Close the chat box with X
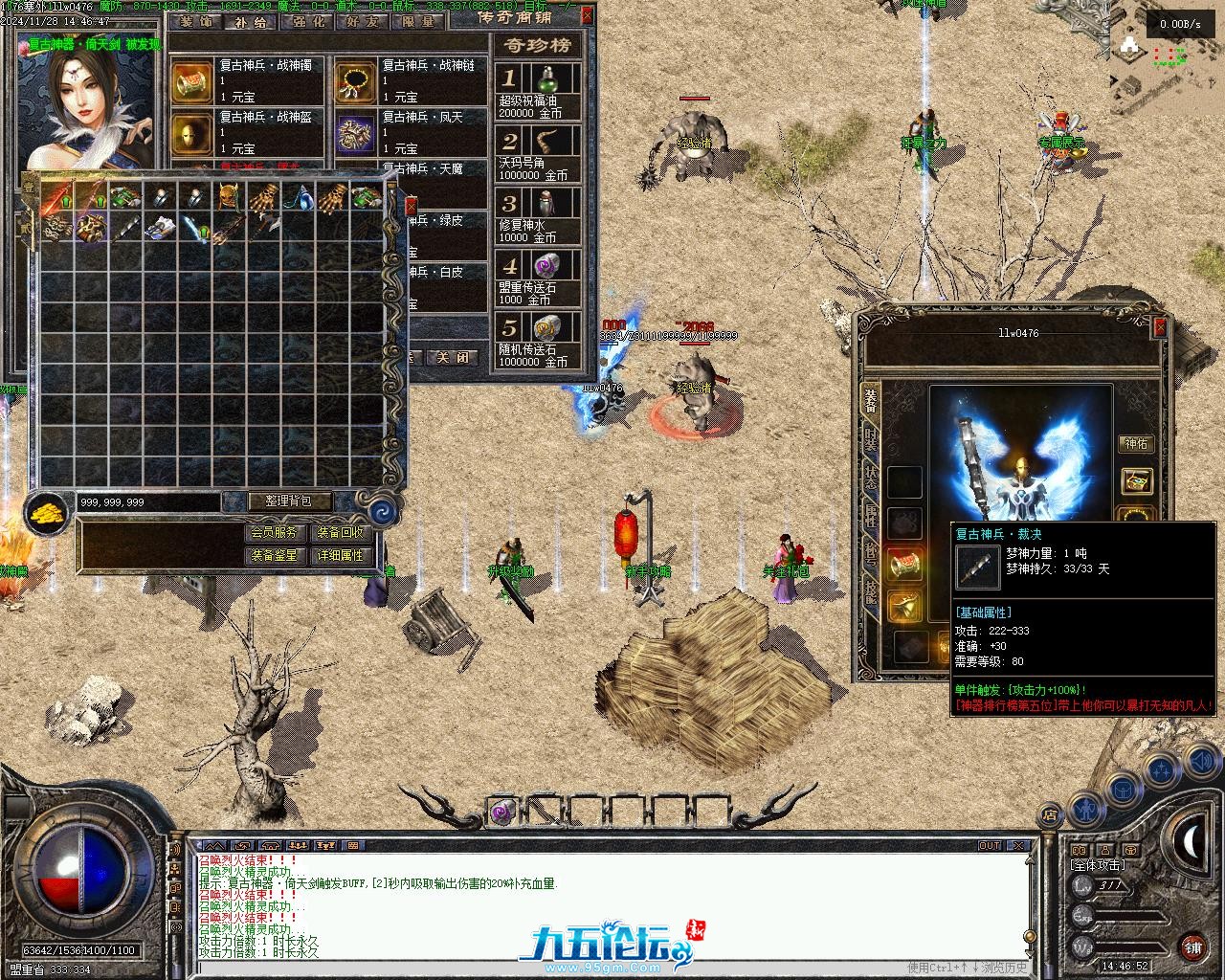This screenshot has width=1225, height=980. point(1019,846)
